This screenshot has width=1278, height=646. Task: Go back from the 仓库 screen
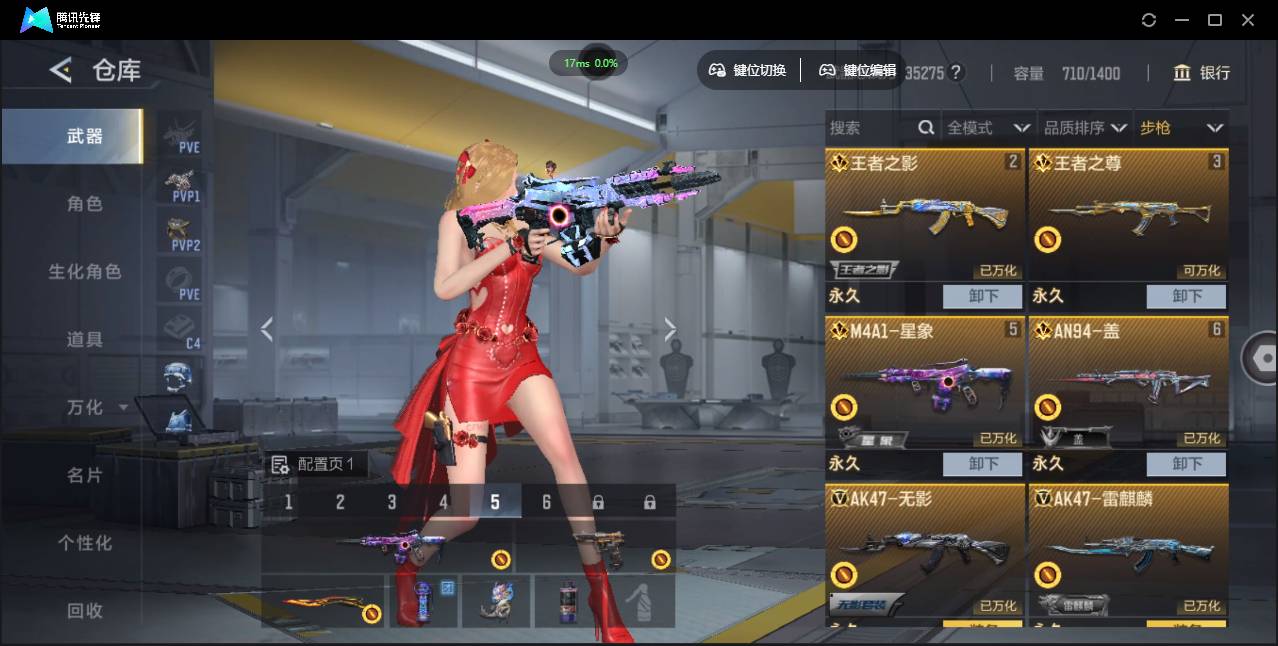(x=61, y=70)
